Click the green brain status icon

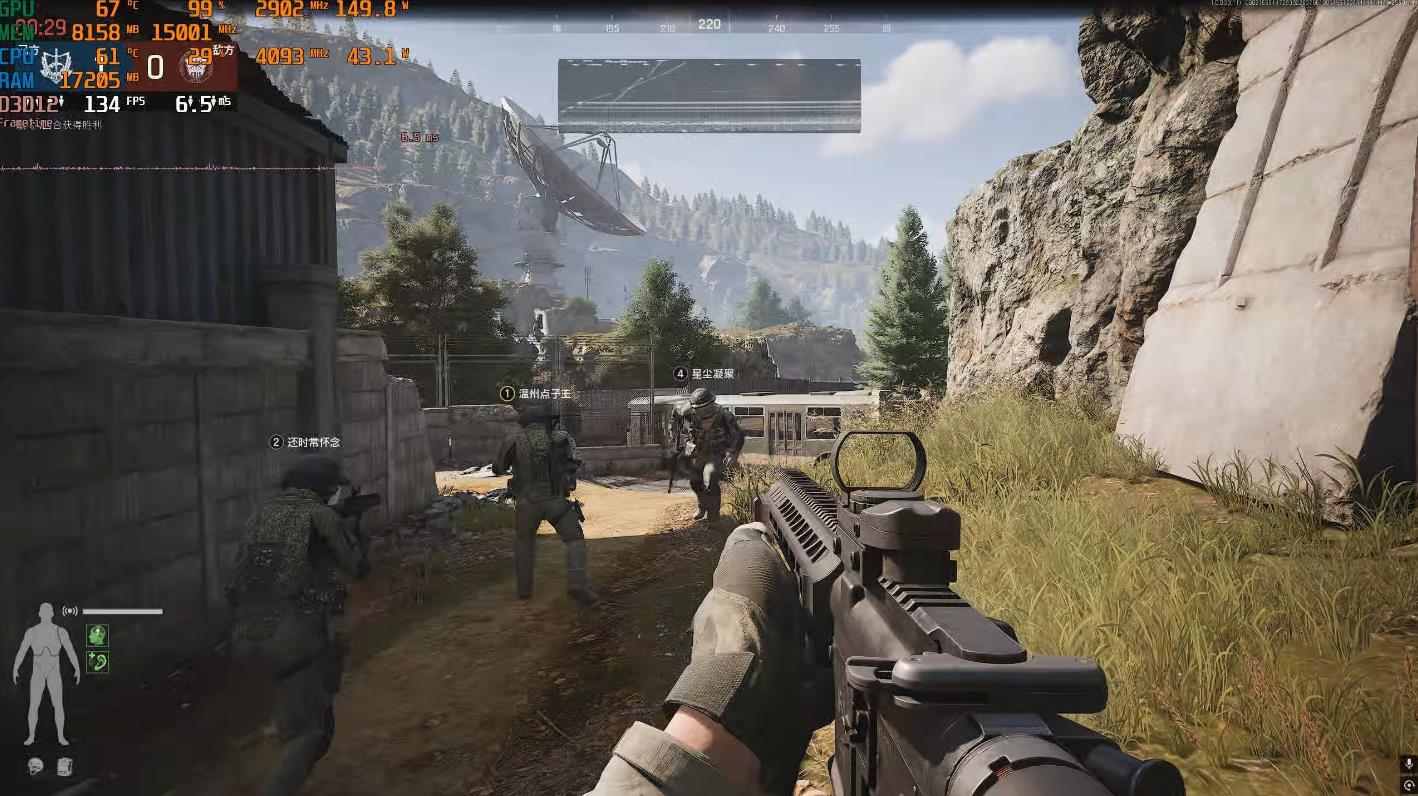(x=97, y=634)
